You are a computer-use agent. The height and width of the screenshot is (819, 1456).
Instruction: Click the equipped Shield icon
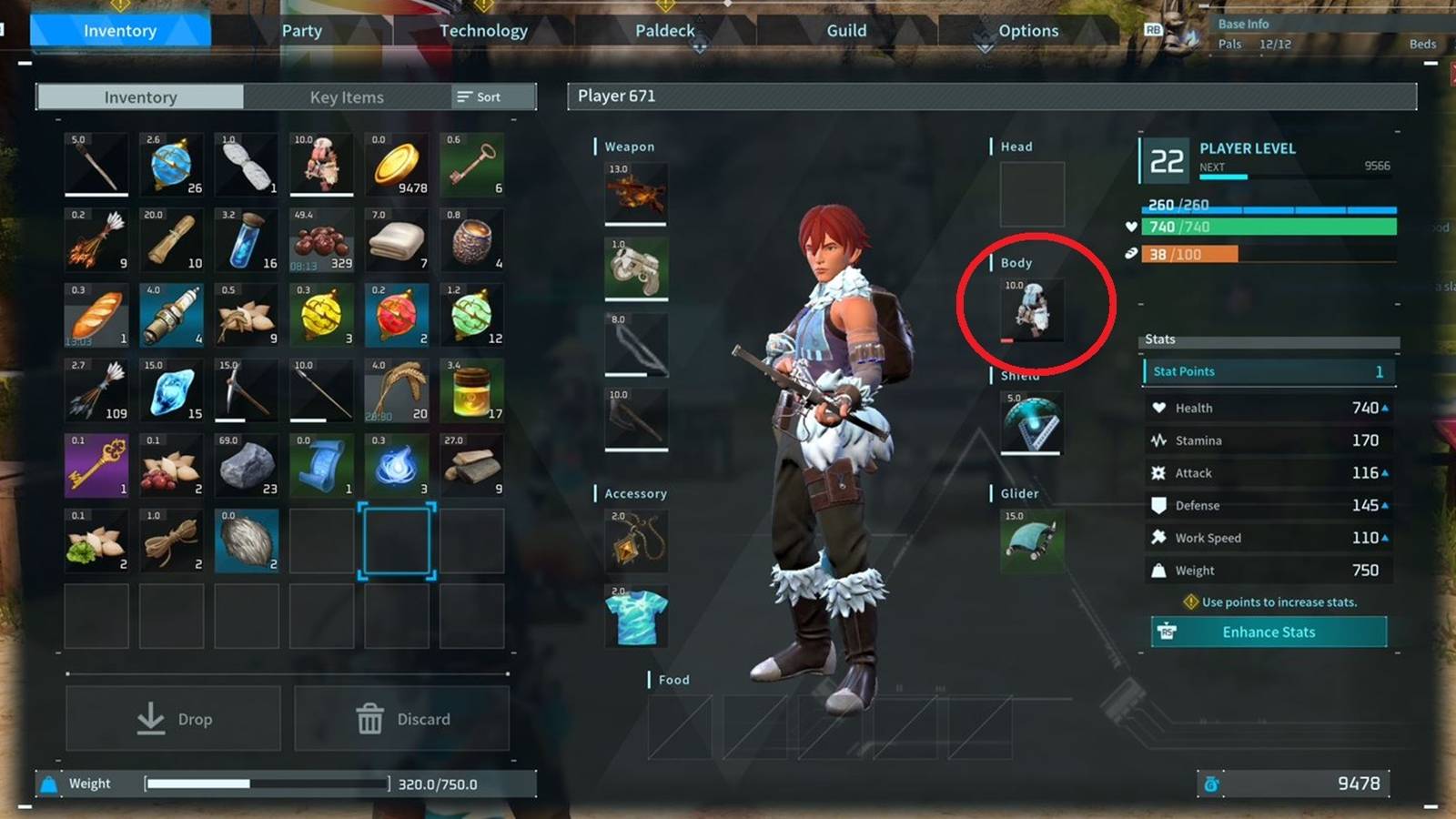1031,422
